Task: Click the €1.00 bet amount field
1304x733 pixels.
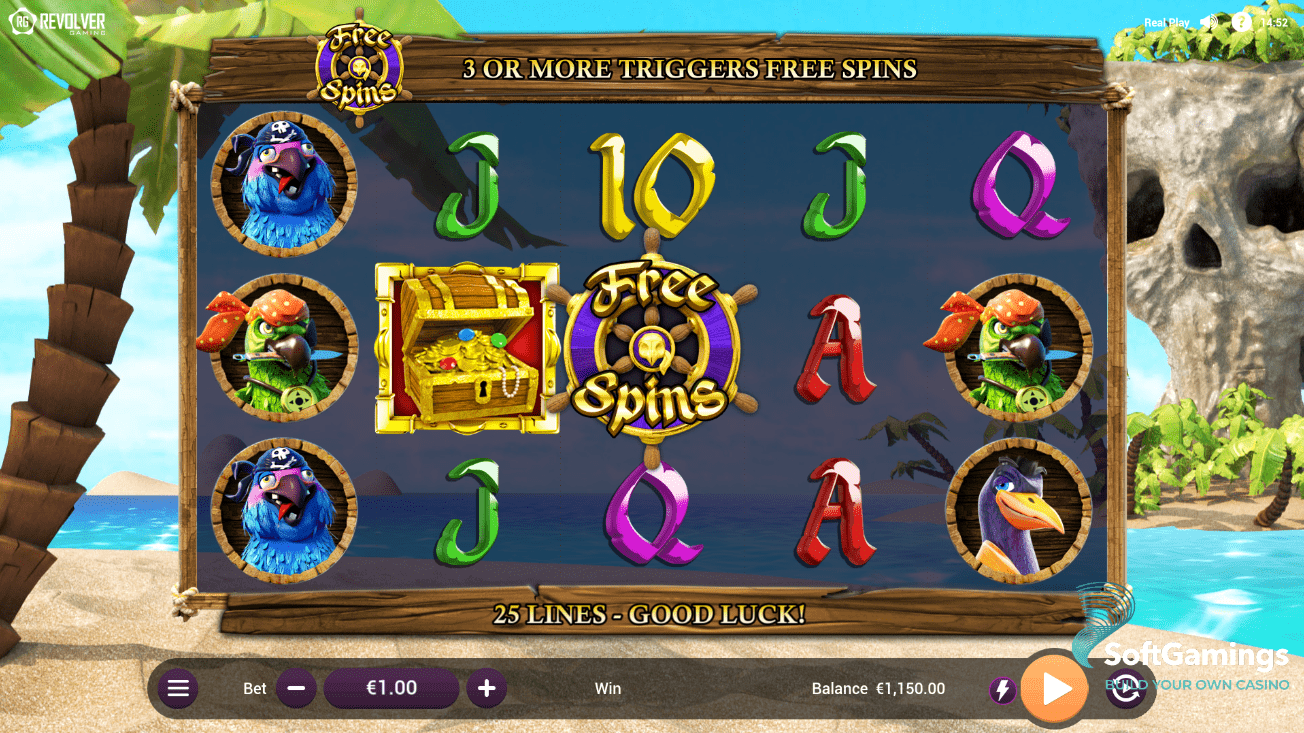Action: point(391,688)
